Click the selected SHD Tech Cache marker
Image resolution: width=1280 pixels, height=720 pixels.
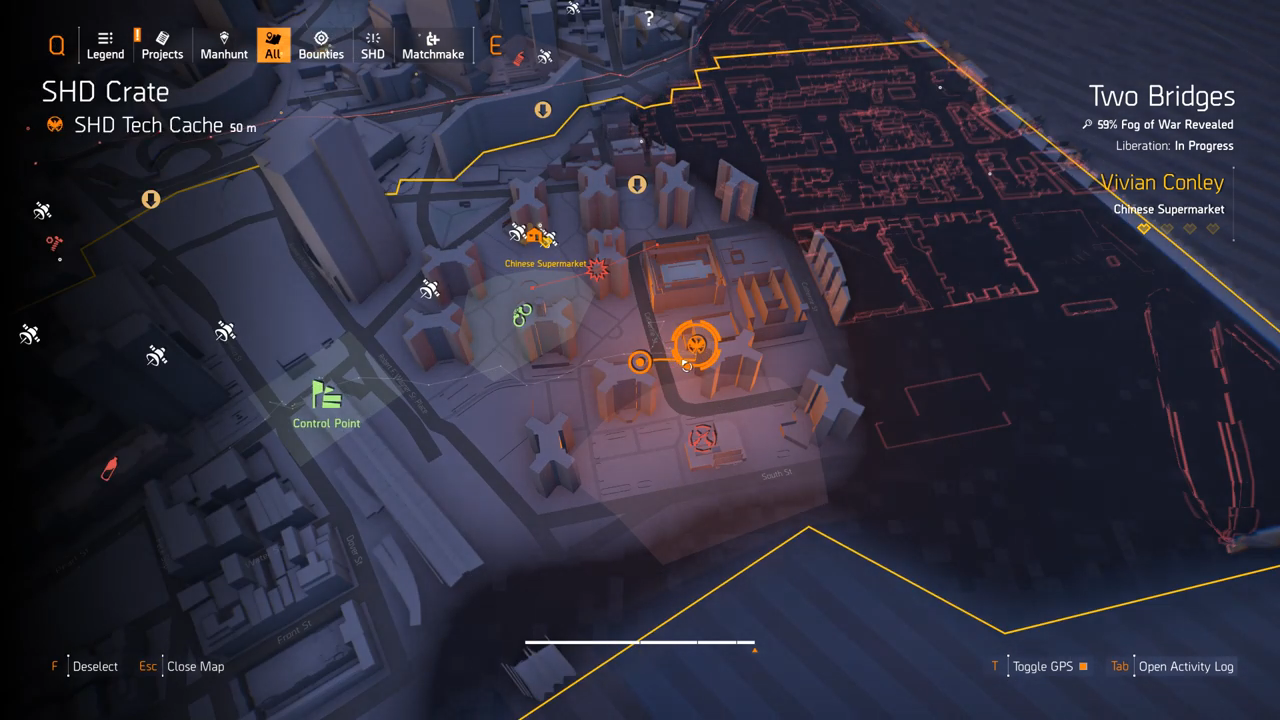pyautogui.click(x=697, y=345)
